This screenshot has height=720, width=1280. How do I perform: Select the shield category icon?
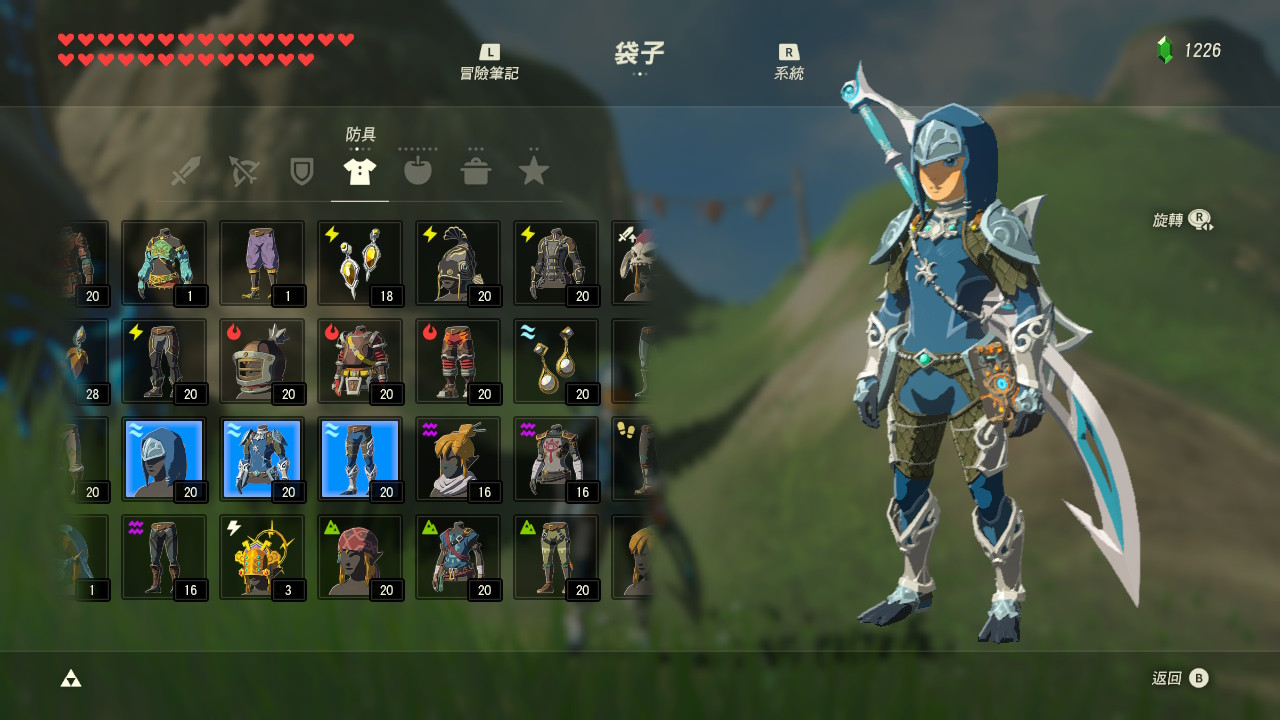click(300, 170)
